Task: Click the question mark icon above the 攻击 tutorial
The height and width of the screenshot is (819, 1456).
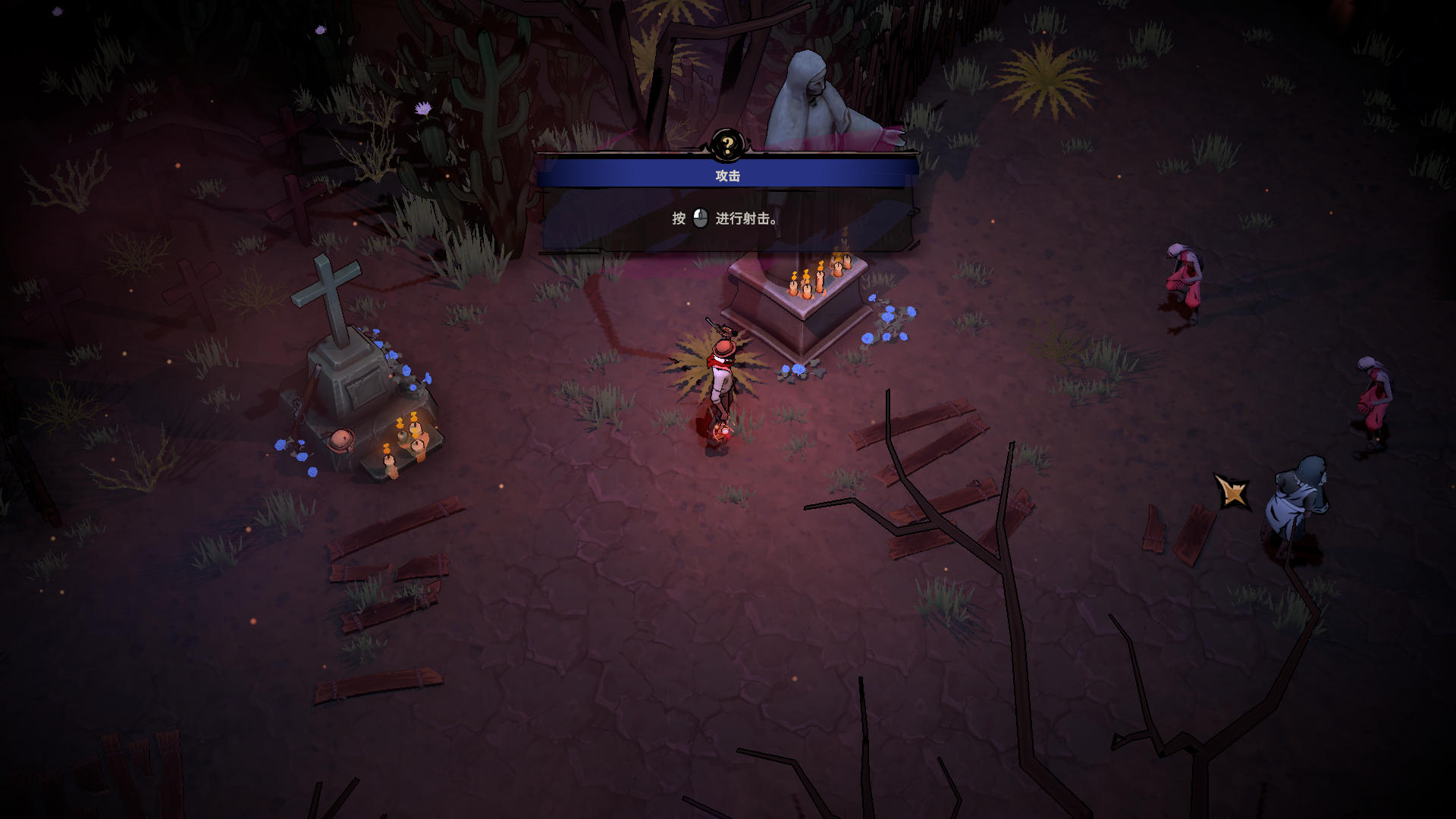Action: click(x=727, y=145)
